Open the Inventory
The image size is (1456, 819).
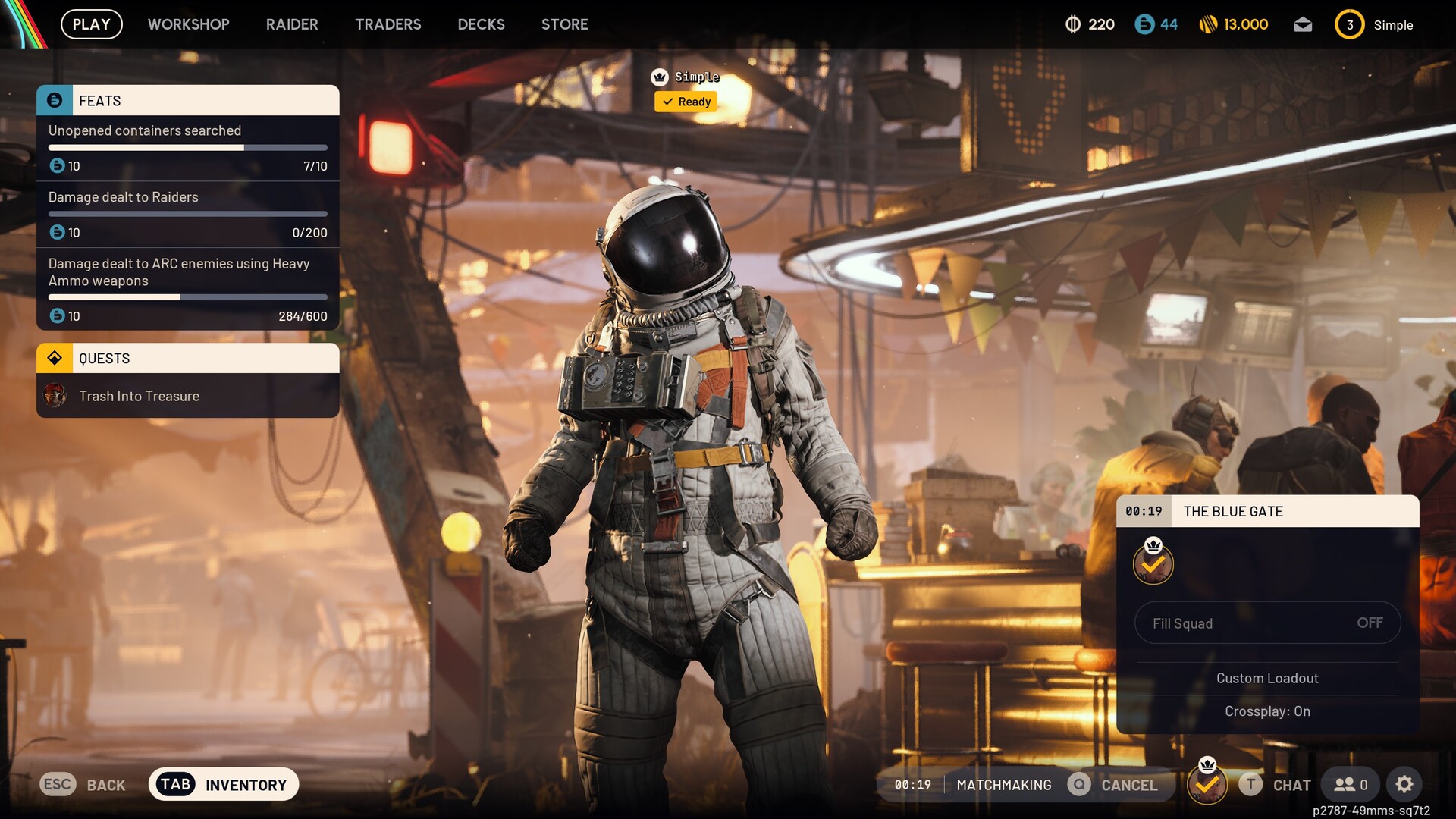[224, 785]
